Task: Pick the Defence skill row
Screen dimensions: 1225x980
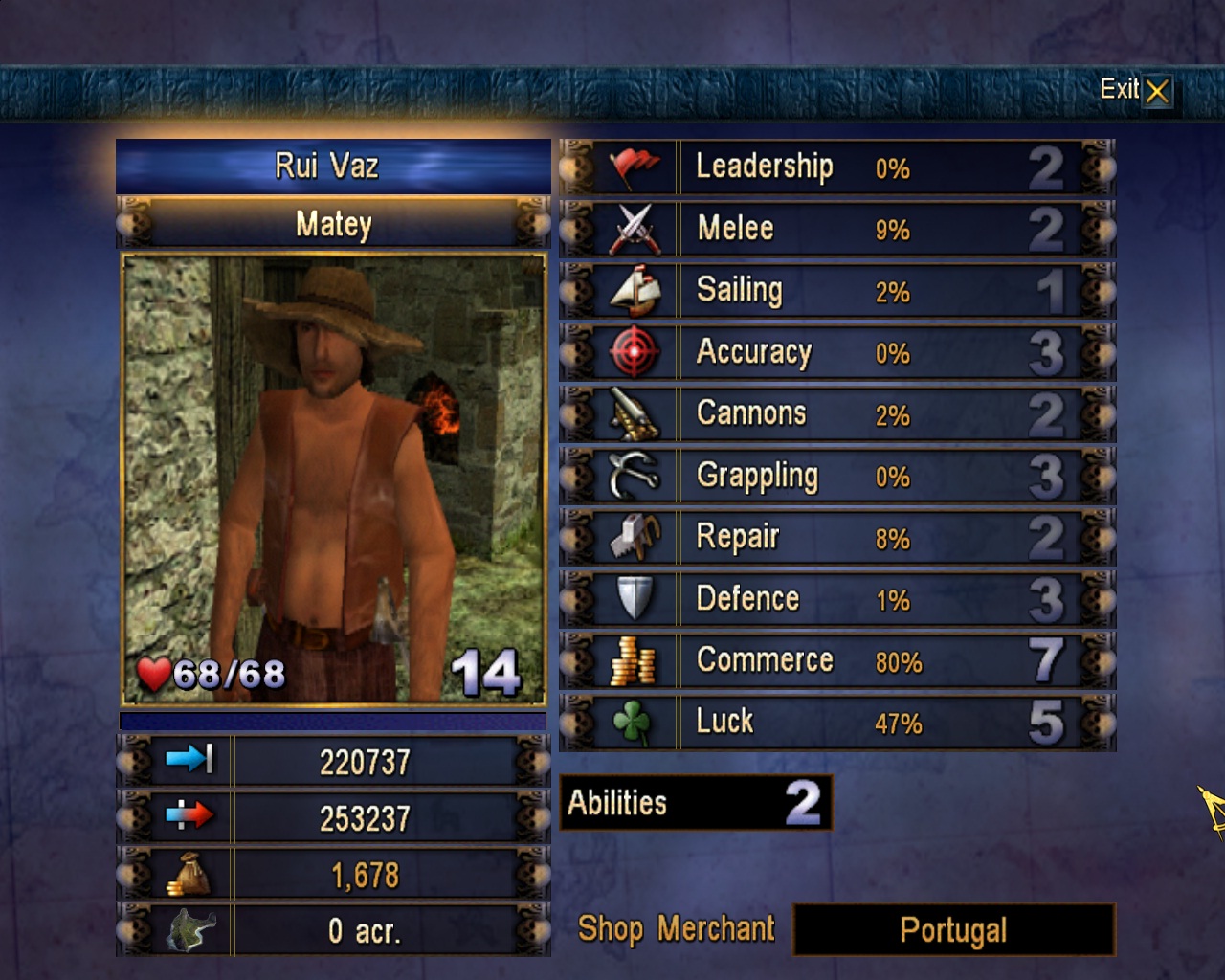Action: 837,599
